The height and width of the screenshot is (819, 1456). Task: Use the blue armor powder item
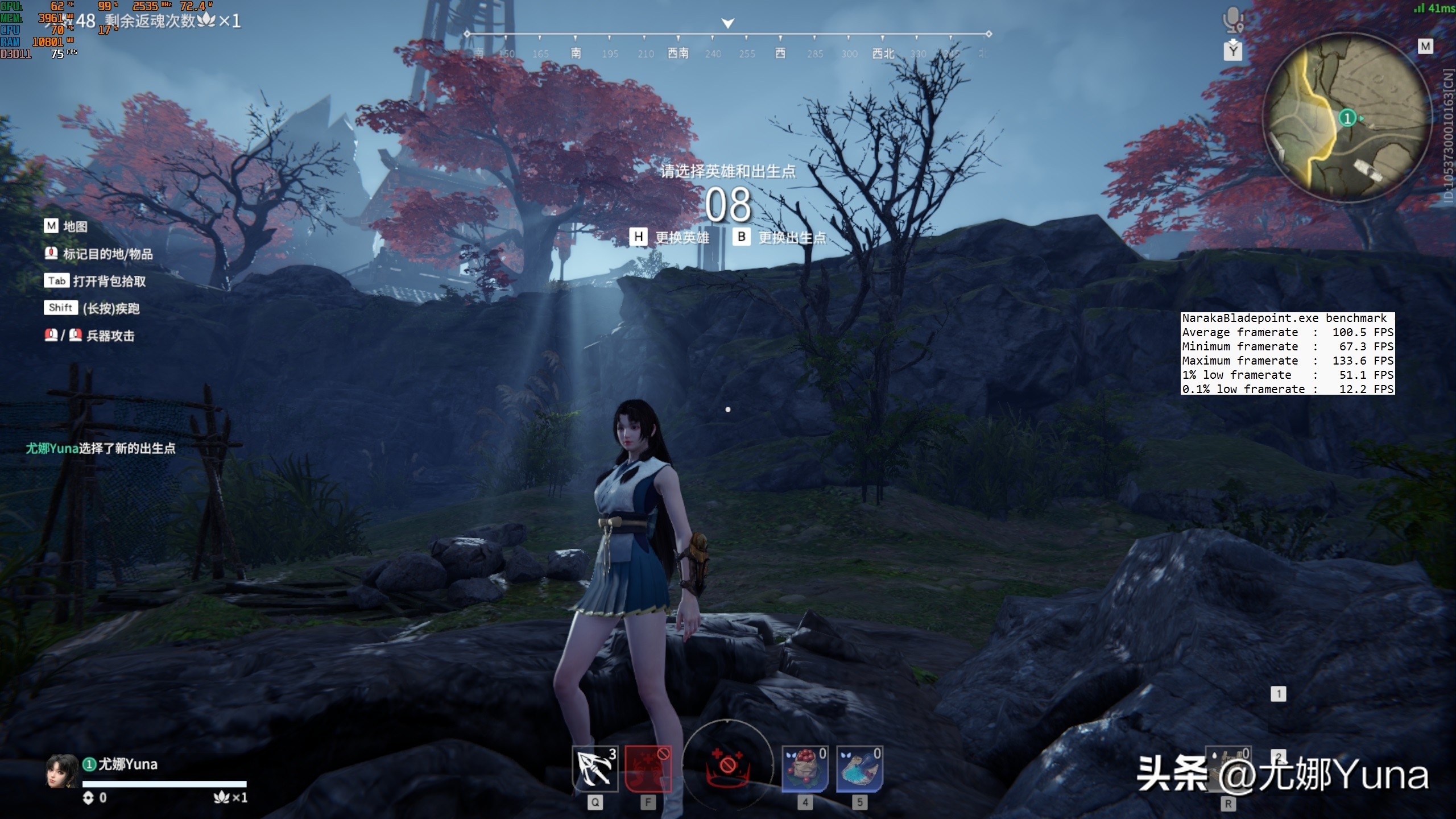click(x=859, y=769)
